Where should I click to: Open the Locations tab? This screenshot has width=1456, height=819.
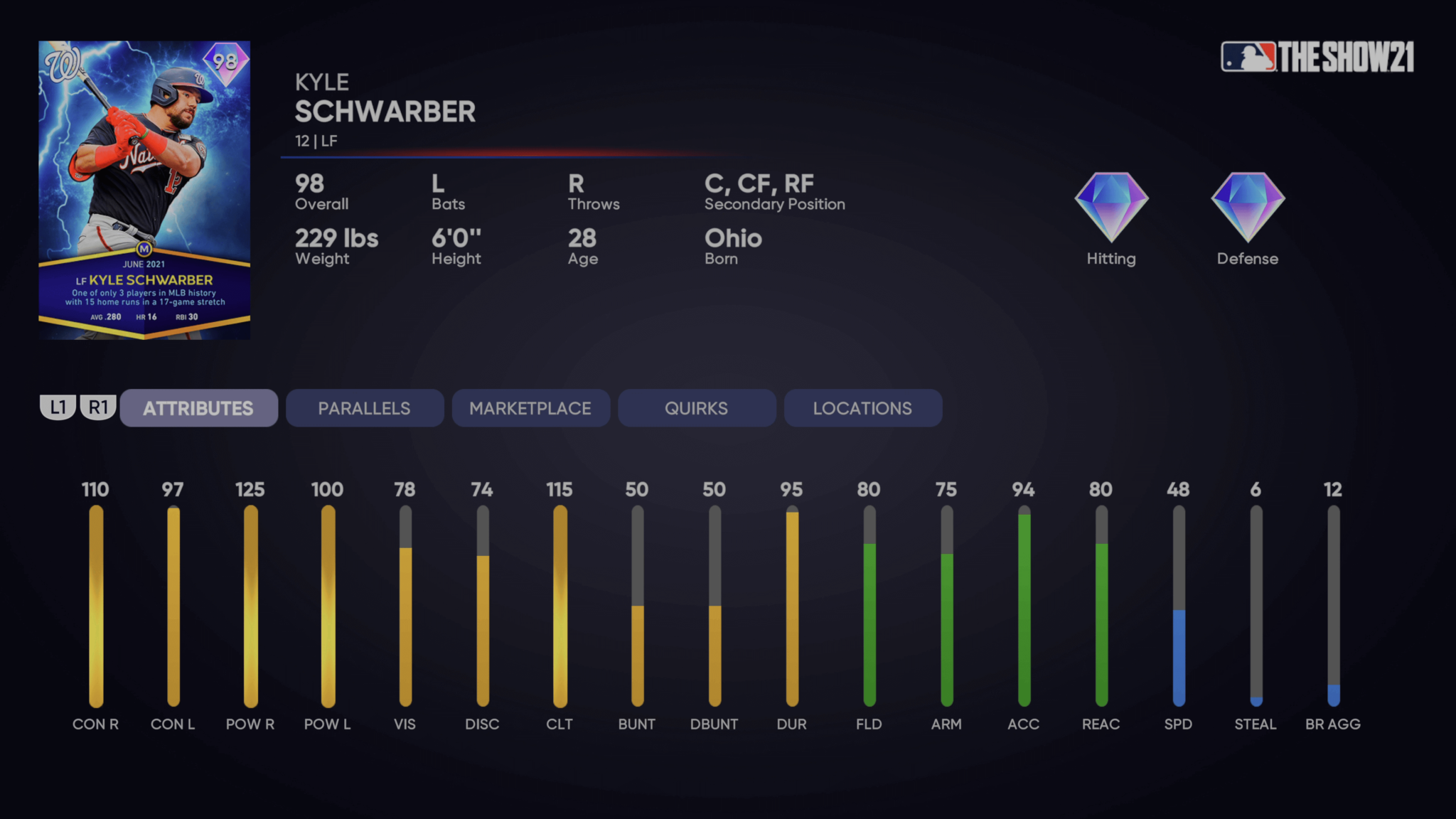pos(862,408)
